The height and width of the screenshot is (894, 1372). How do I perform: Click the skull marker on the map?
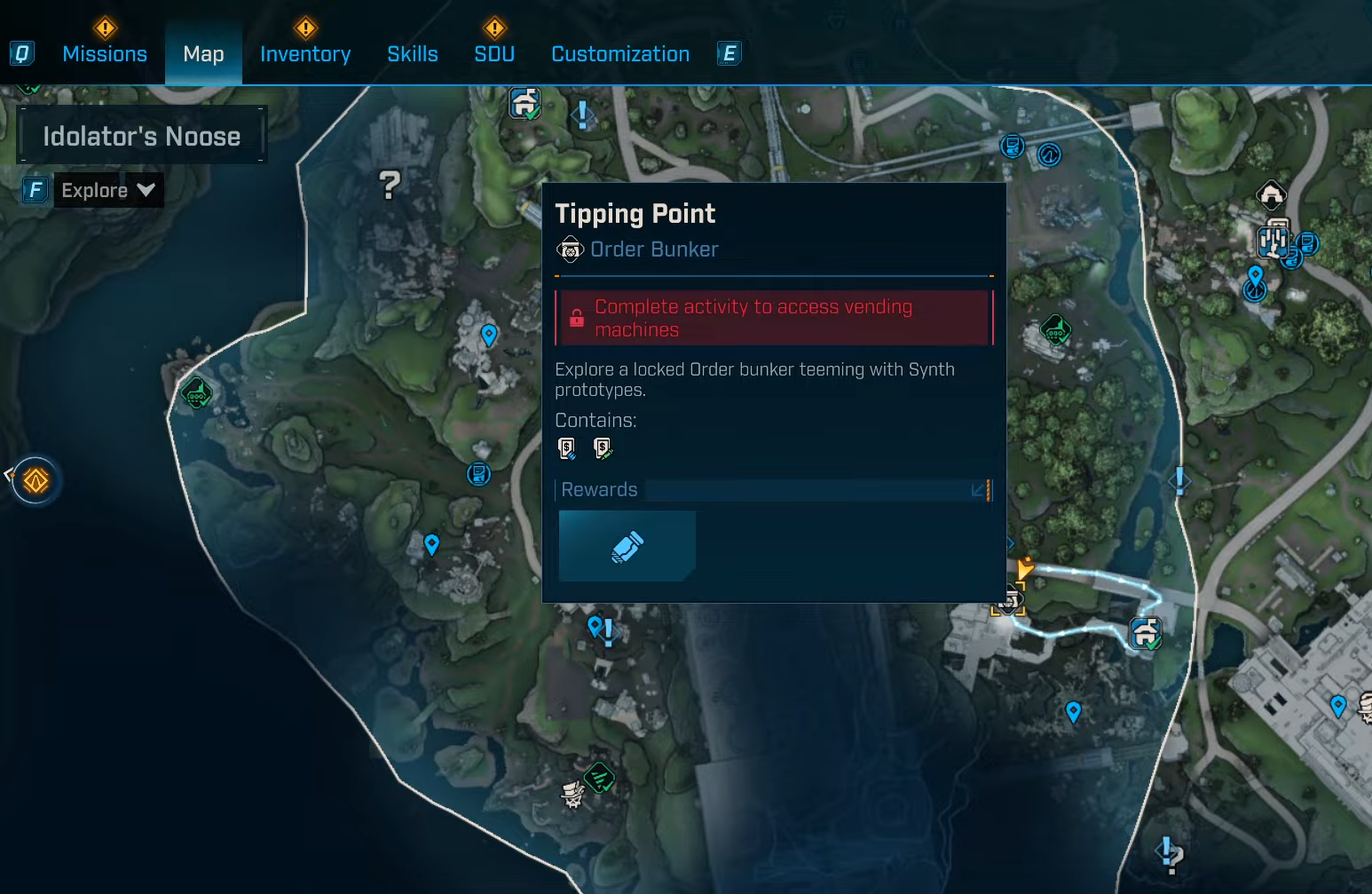pos(573,793)
